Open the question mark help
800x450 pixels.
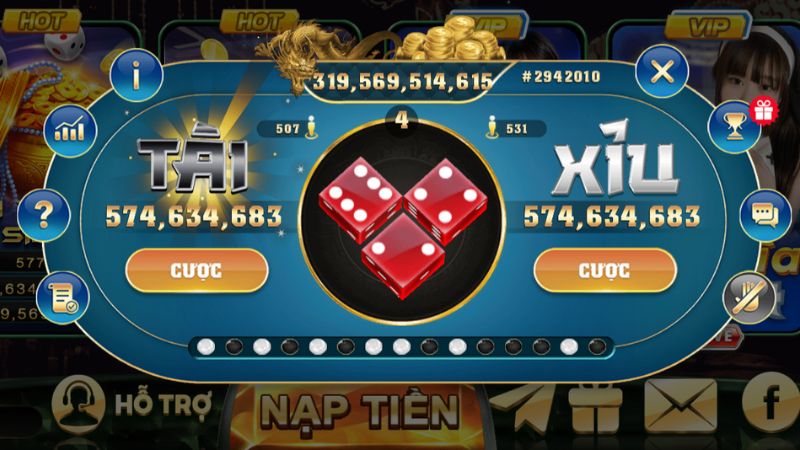(x=44, y=210)
